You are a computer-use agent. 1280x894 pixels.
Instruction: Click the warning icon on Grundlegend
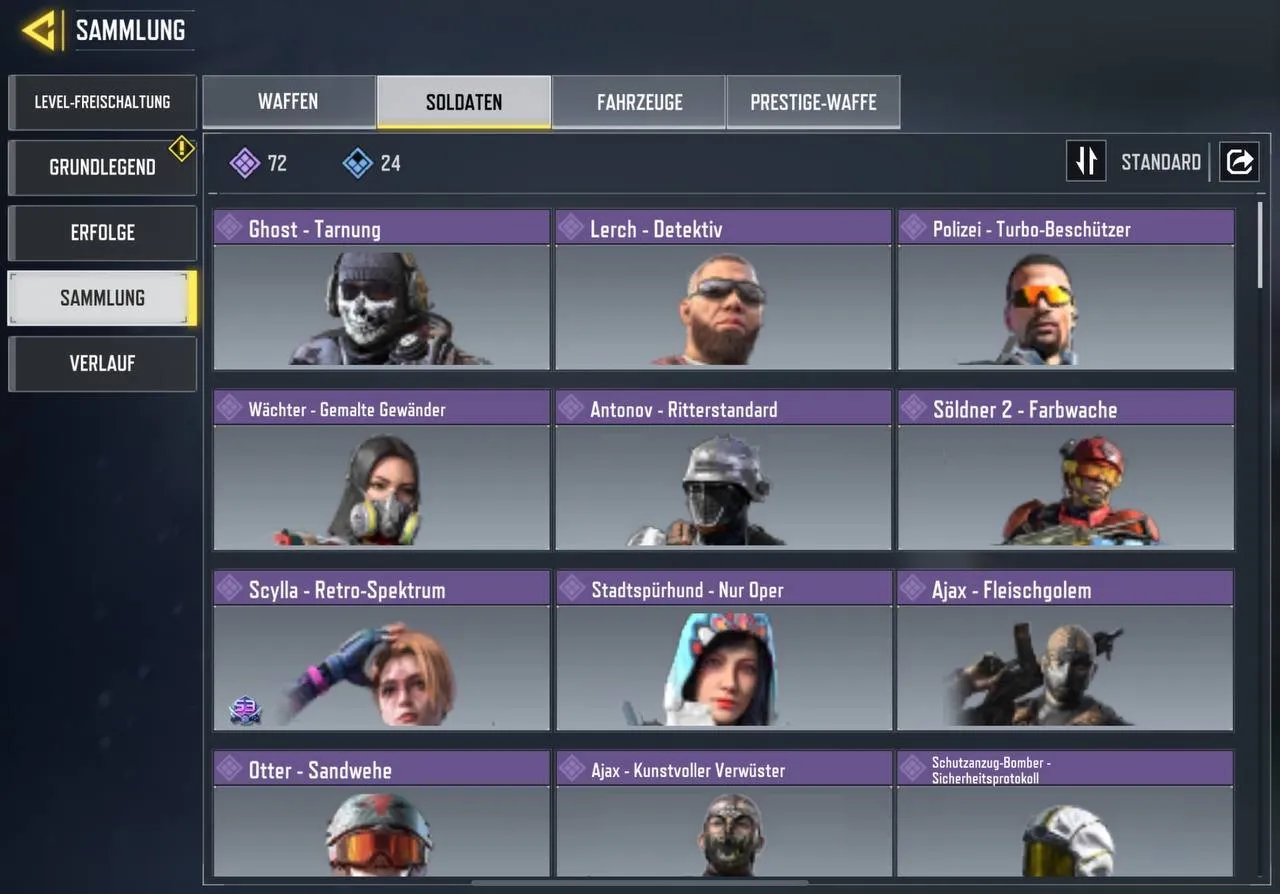coord(181,148)
